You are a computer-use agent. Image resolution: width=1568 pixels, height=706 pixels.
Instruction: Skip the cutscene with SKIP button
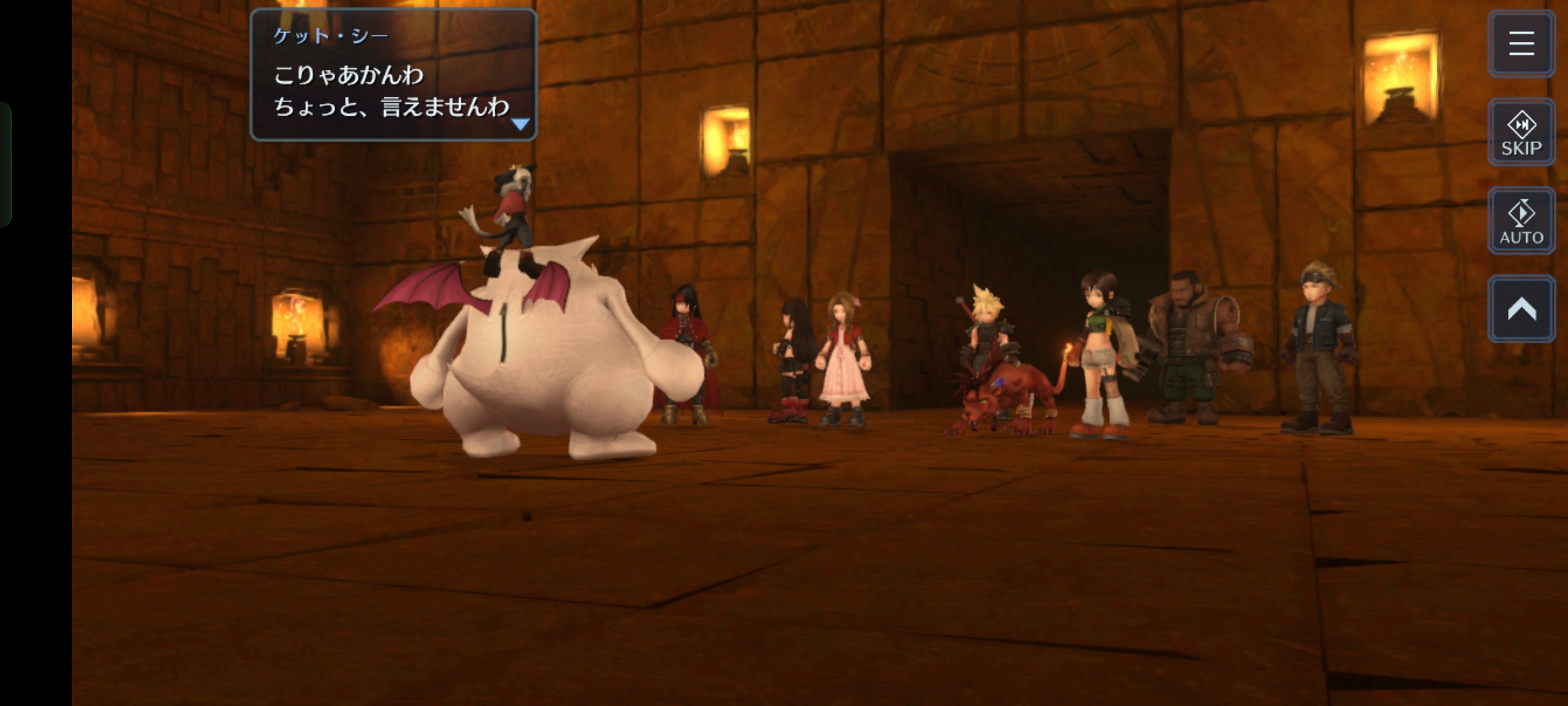coord(1521,133)
